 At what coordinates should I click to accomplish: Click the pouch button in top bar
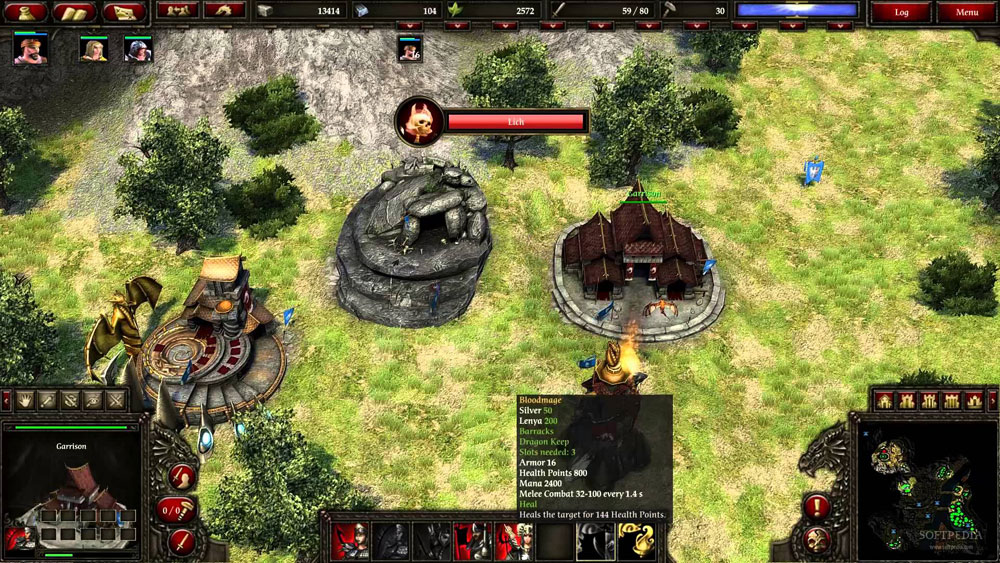pyautogui.click(x=24, y=12)
